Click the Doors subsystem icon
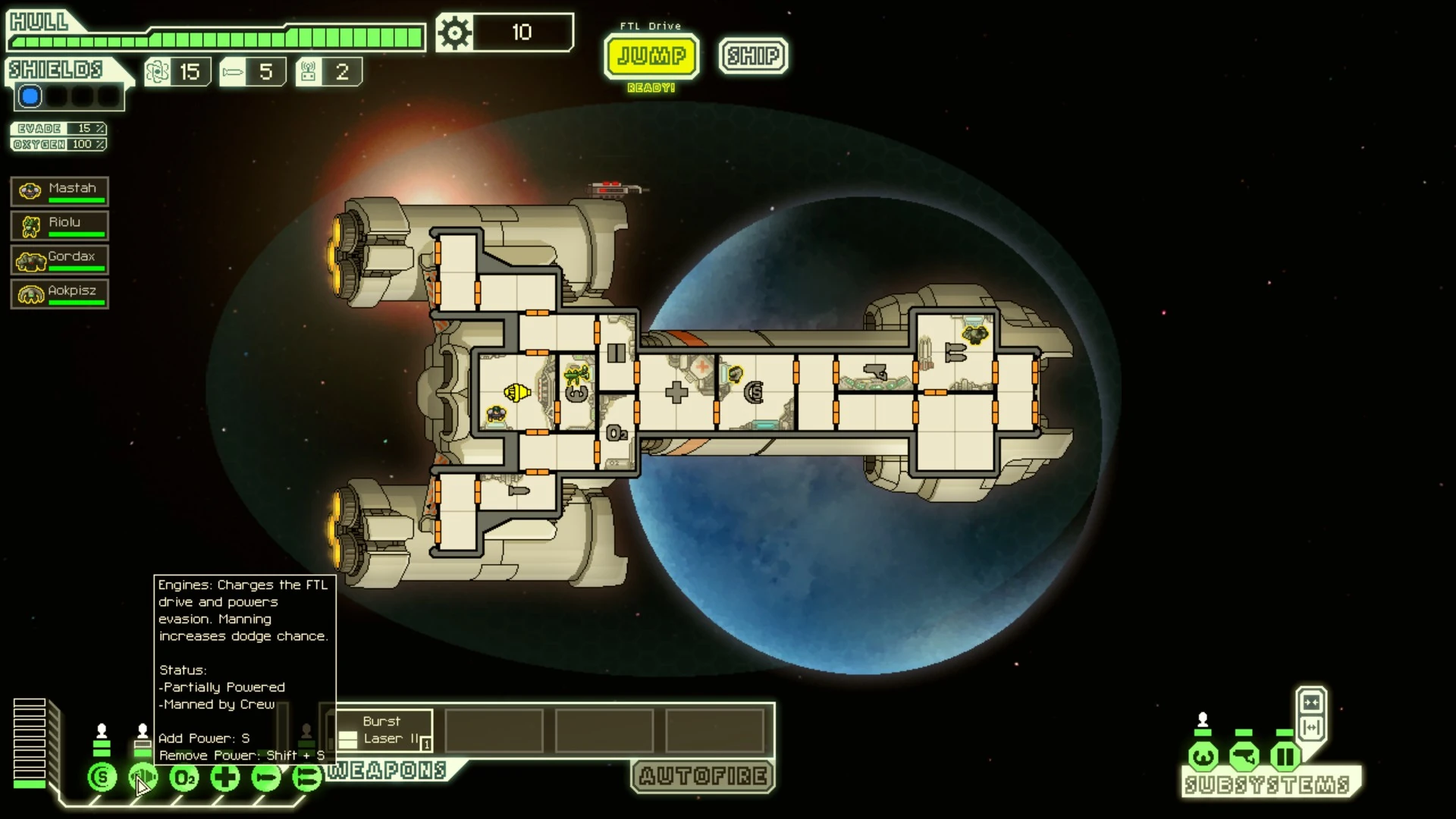This screenshot has width=1456, height=819. pyautogui.click(x=1285, y=756)
